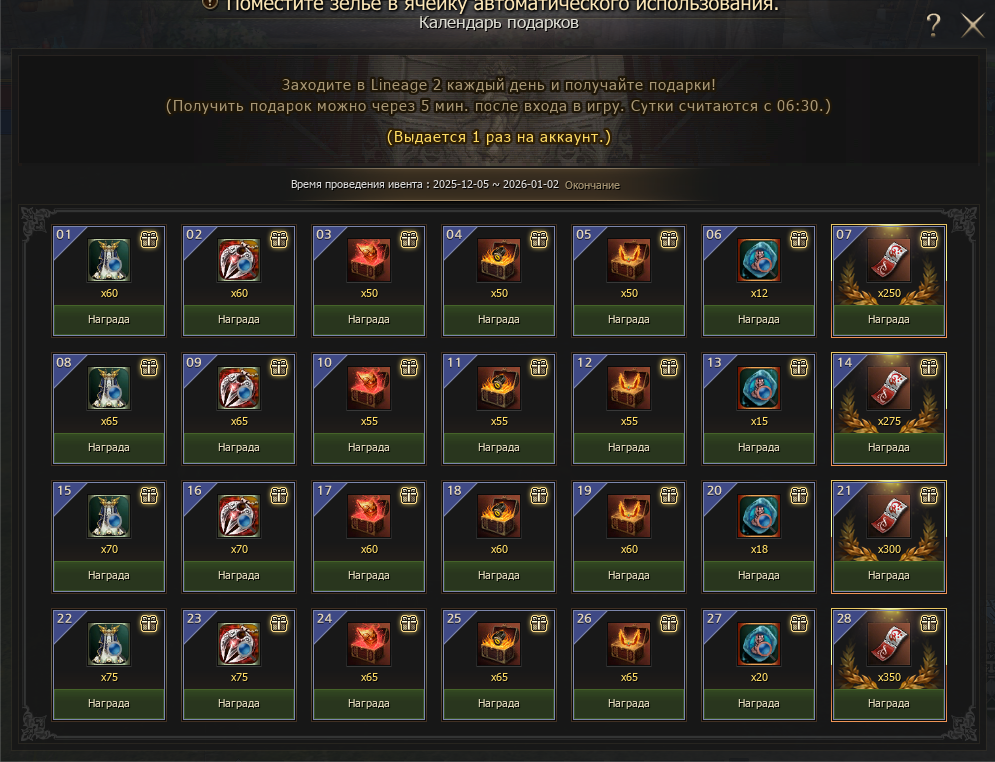Open the help question mark

click(933, 26)
